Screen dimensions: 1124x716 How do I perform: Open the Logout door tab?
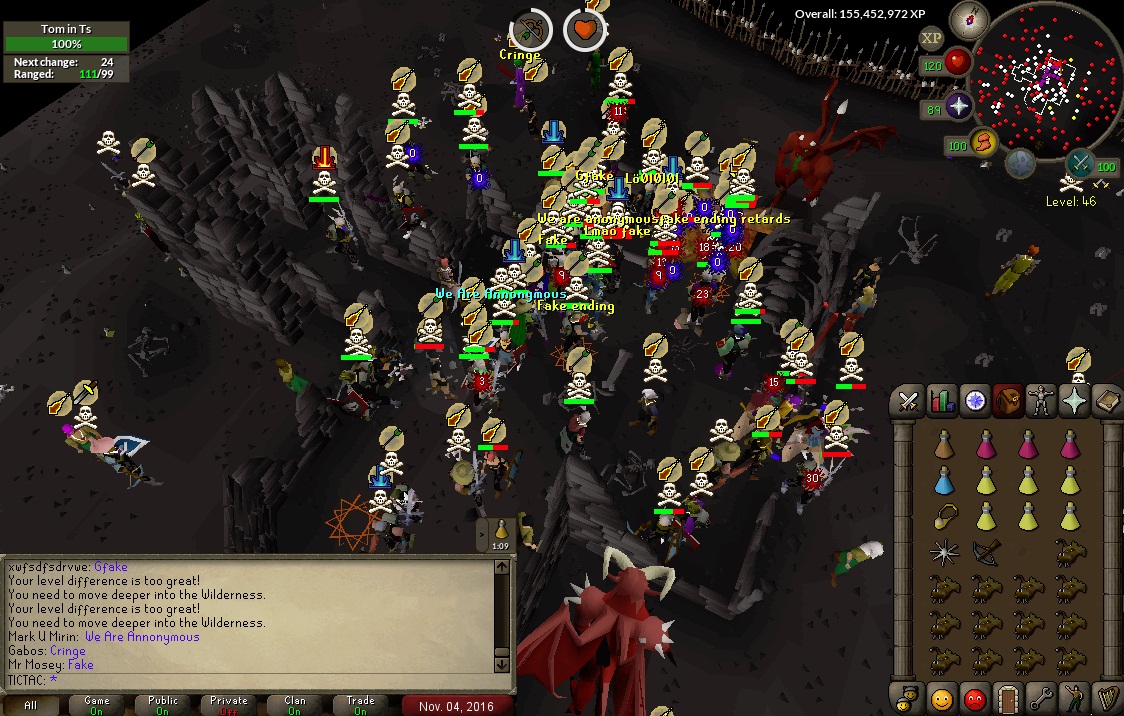(1008, 698)
